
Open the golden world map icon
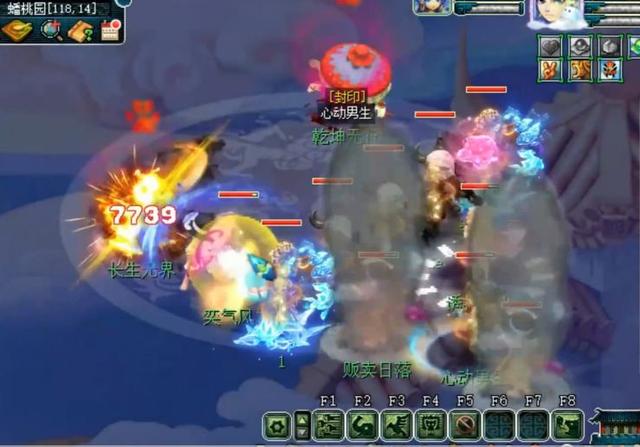(16, 30)
